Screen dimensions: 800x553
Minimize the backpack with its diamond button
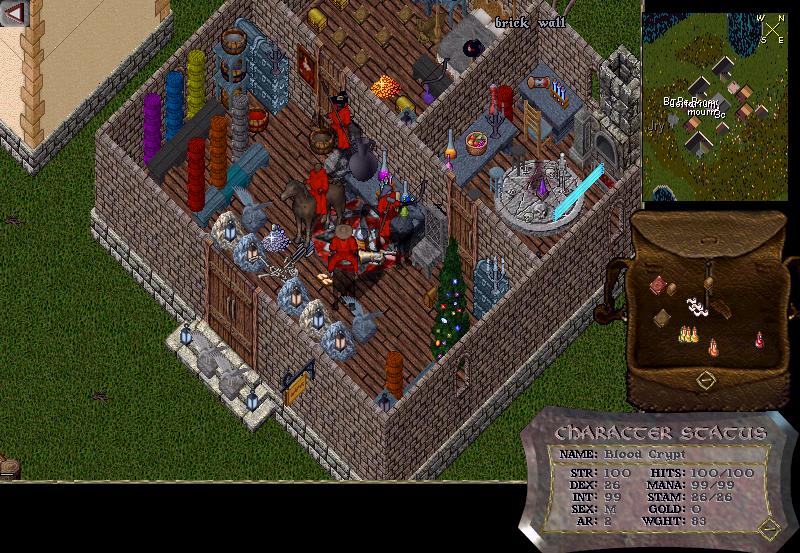(706, 381)
